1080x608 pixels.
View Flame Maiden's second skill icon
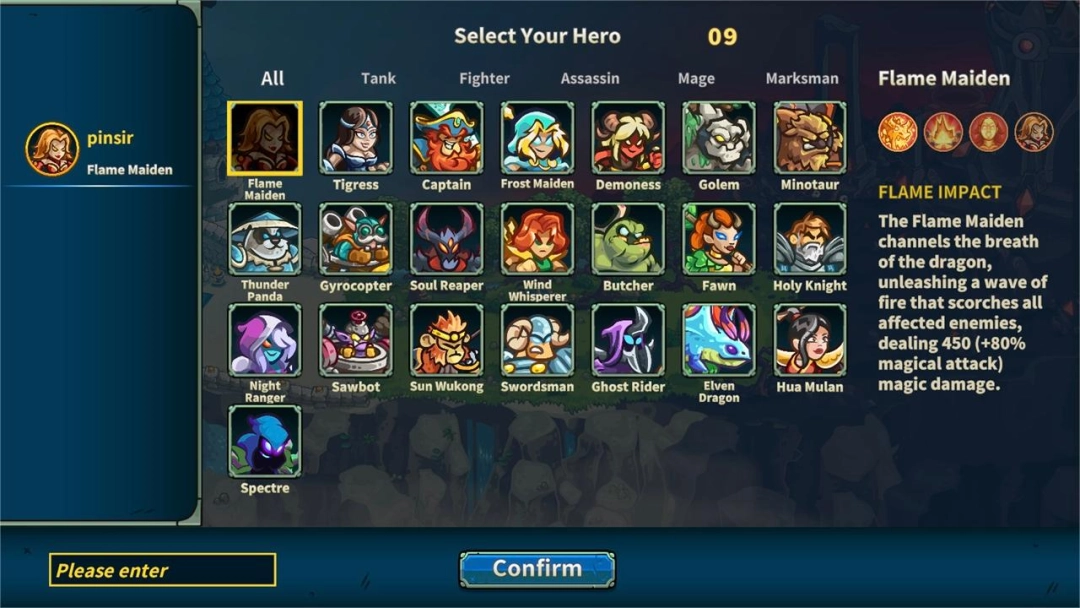[943, 132]
